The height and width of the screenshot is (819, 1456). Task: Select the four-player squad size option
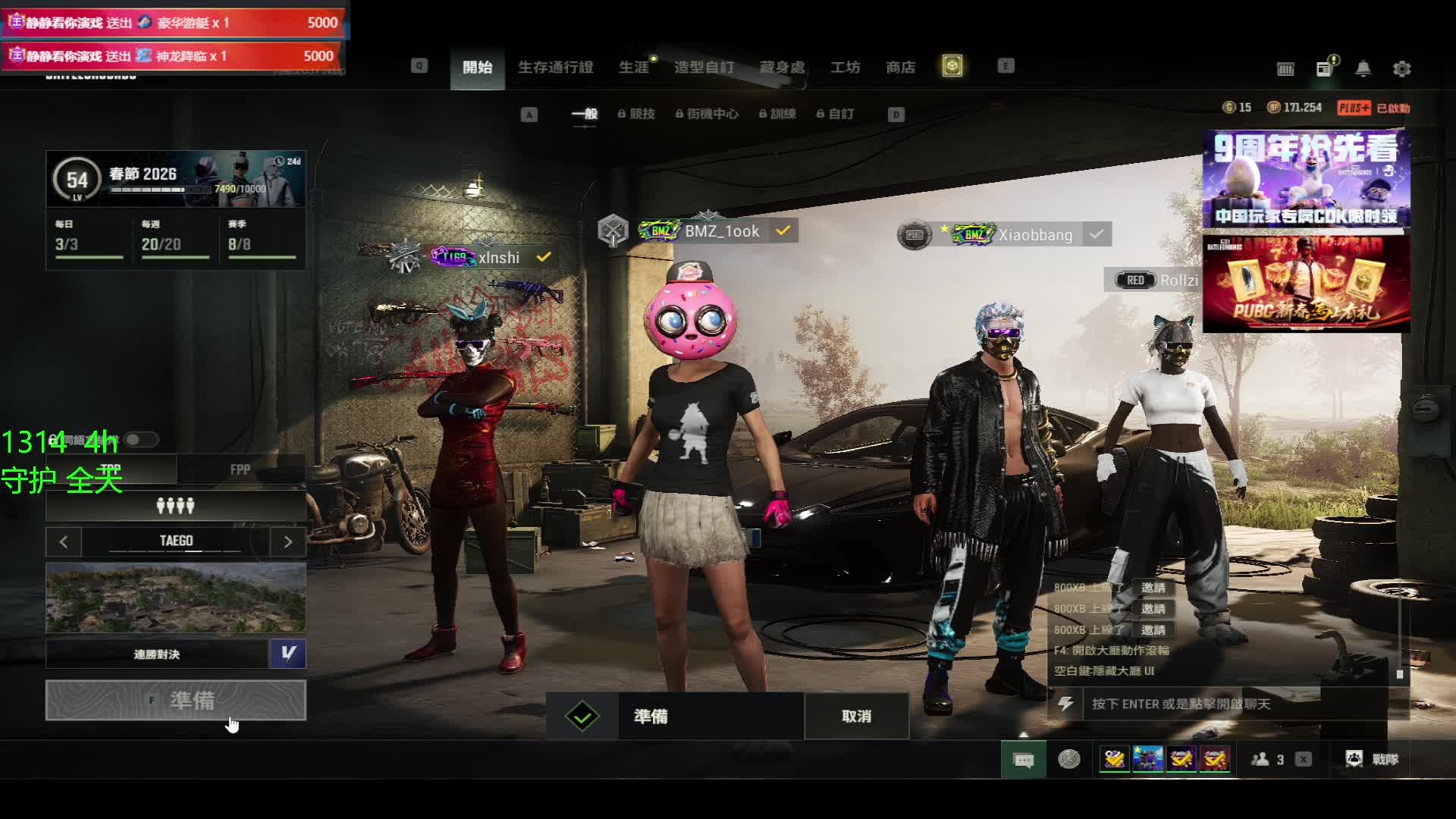pyautogui.click(x=176, y=505)
